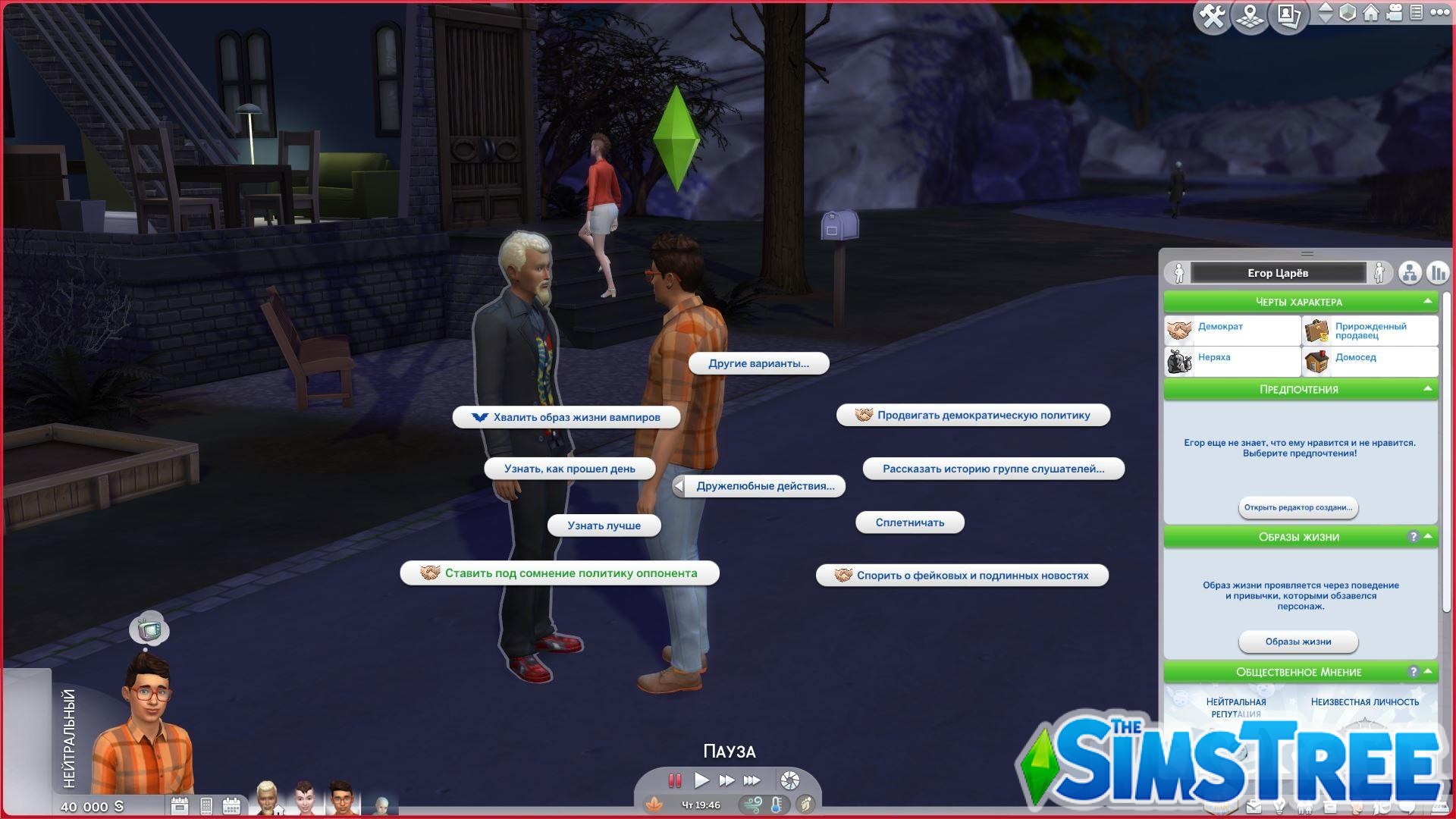
Task: Check the wind conditions icon near clock
Action: pos(755,805)
